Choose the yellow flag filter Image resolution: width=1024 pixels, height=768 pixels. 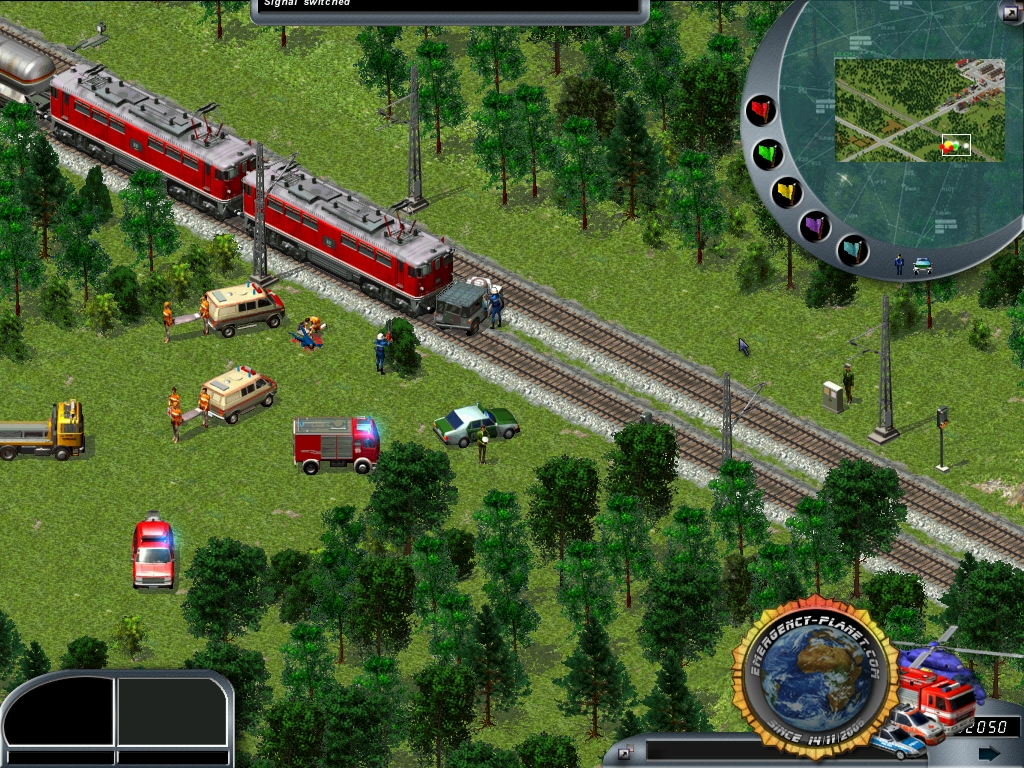coord(786,191)
